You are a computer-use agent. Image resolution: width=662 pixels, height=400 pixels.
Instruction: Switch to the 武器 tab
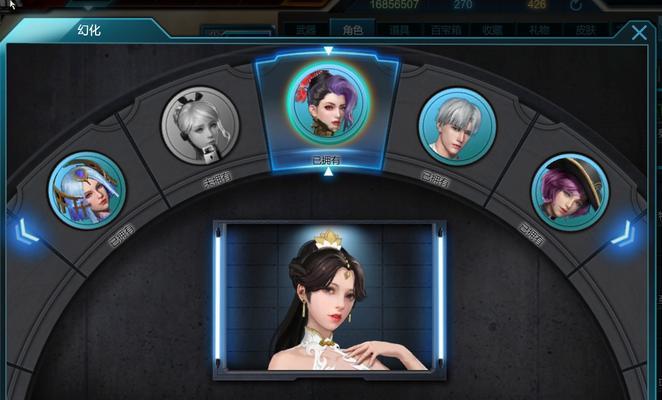click(306, 30)
